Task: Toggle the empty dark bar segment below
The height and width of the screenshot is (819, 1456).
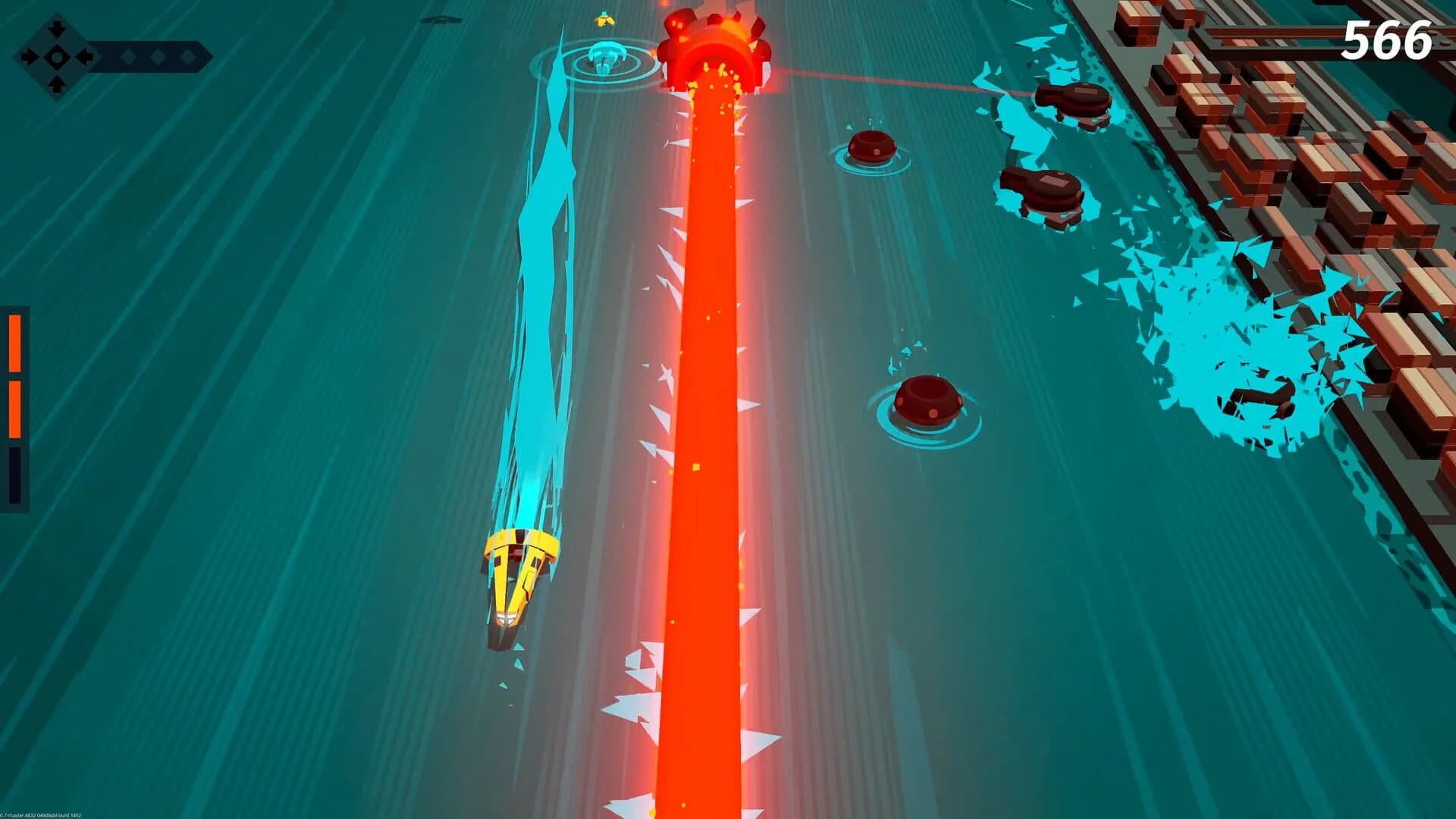Action: point(15,474)
